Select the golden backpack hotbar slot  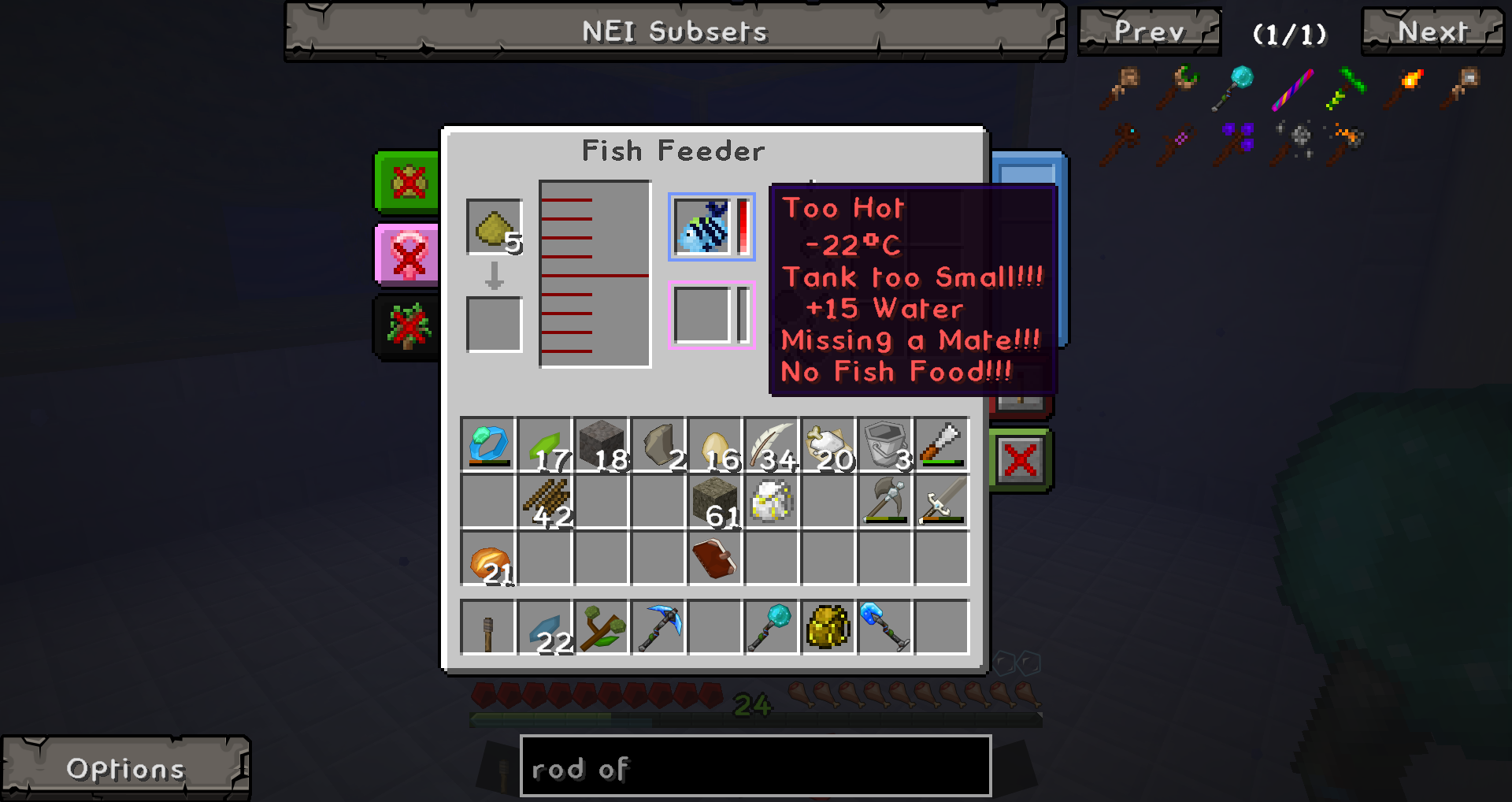coord(828,627)
